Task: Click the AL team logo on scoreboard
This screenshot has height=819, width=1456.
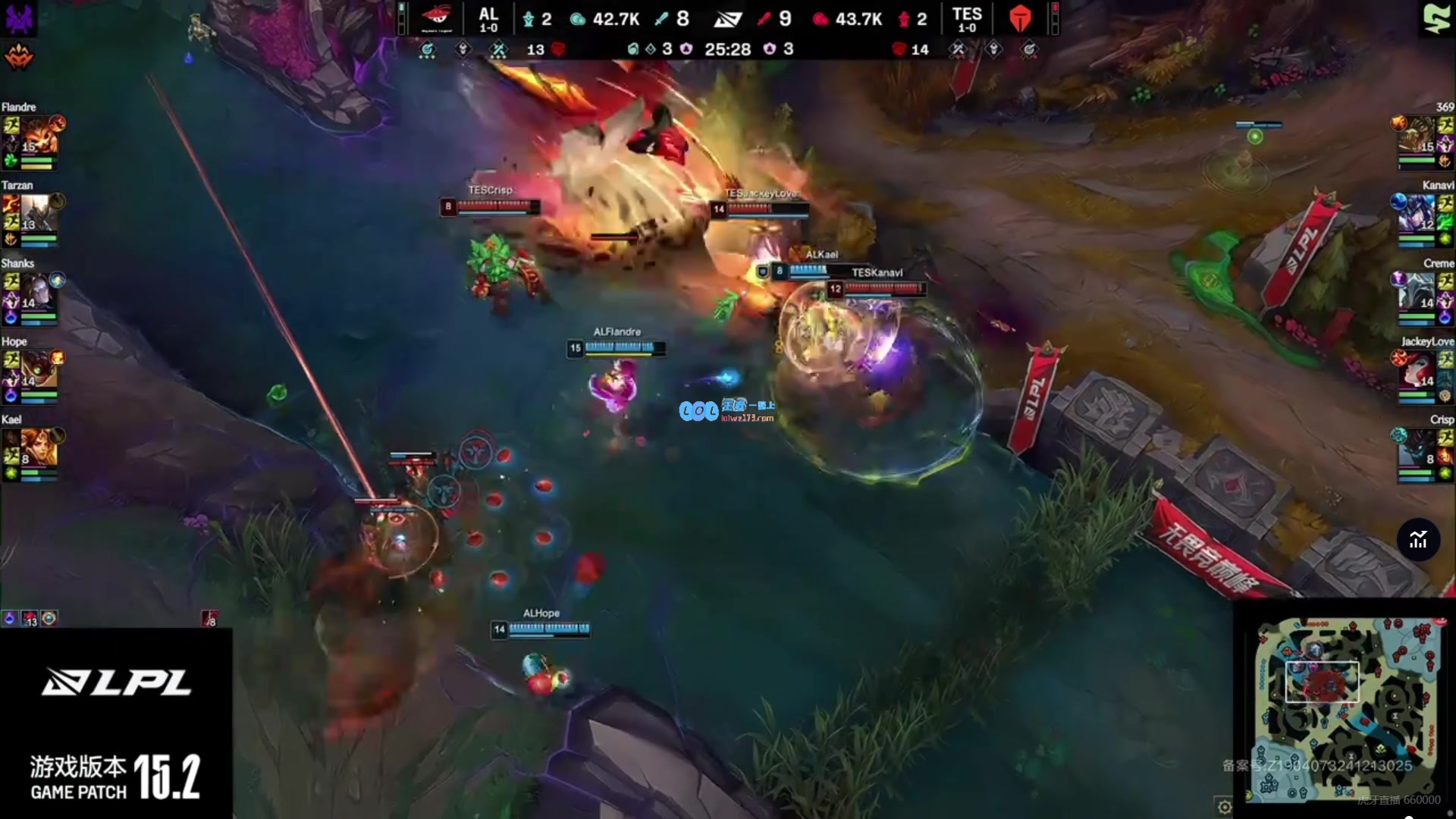Action: tap(437, 18)
